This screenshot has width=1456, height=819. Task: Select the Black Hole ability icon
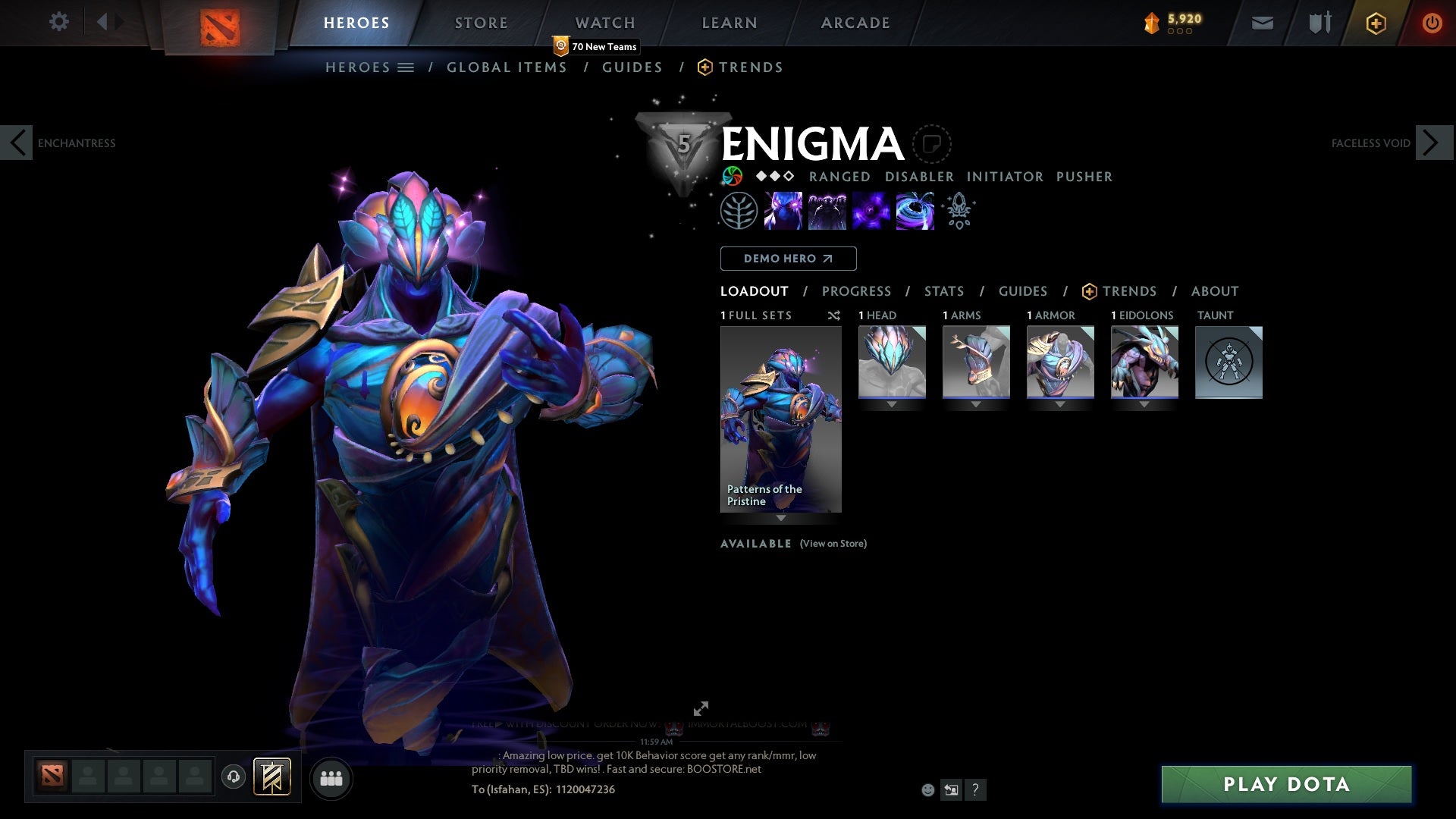coord(915,211)
